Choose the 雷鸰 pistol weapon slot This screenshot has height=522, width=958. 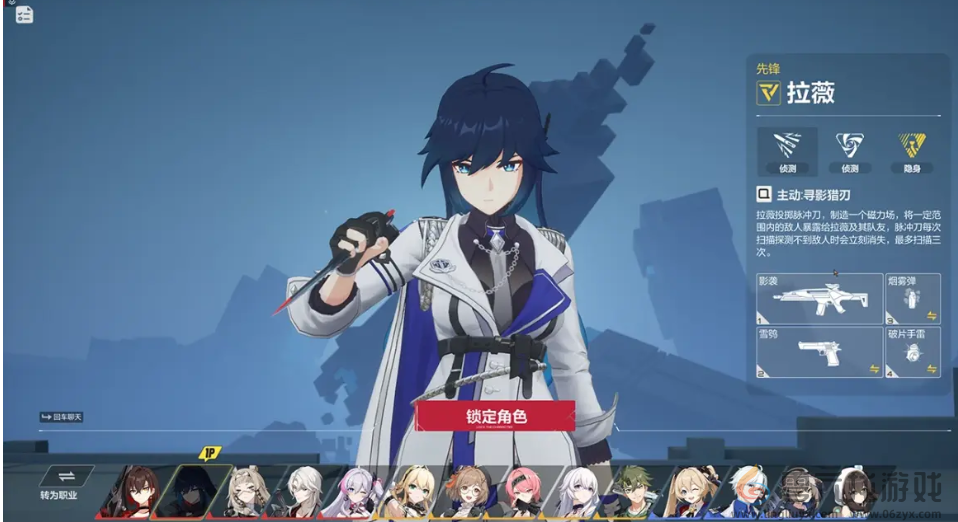tap(819, 352)
